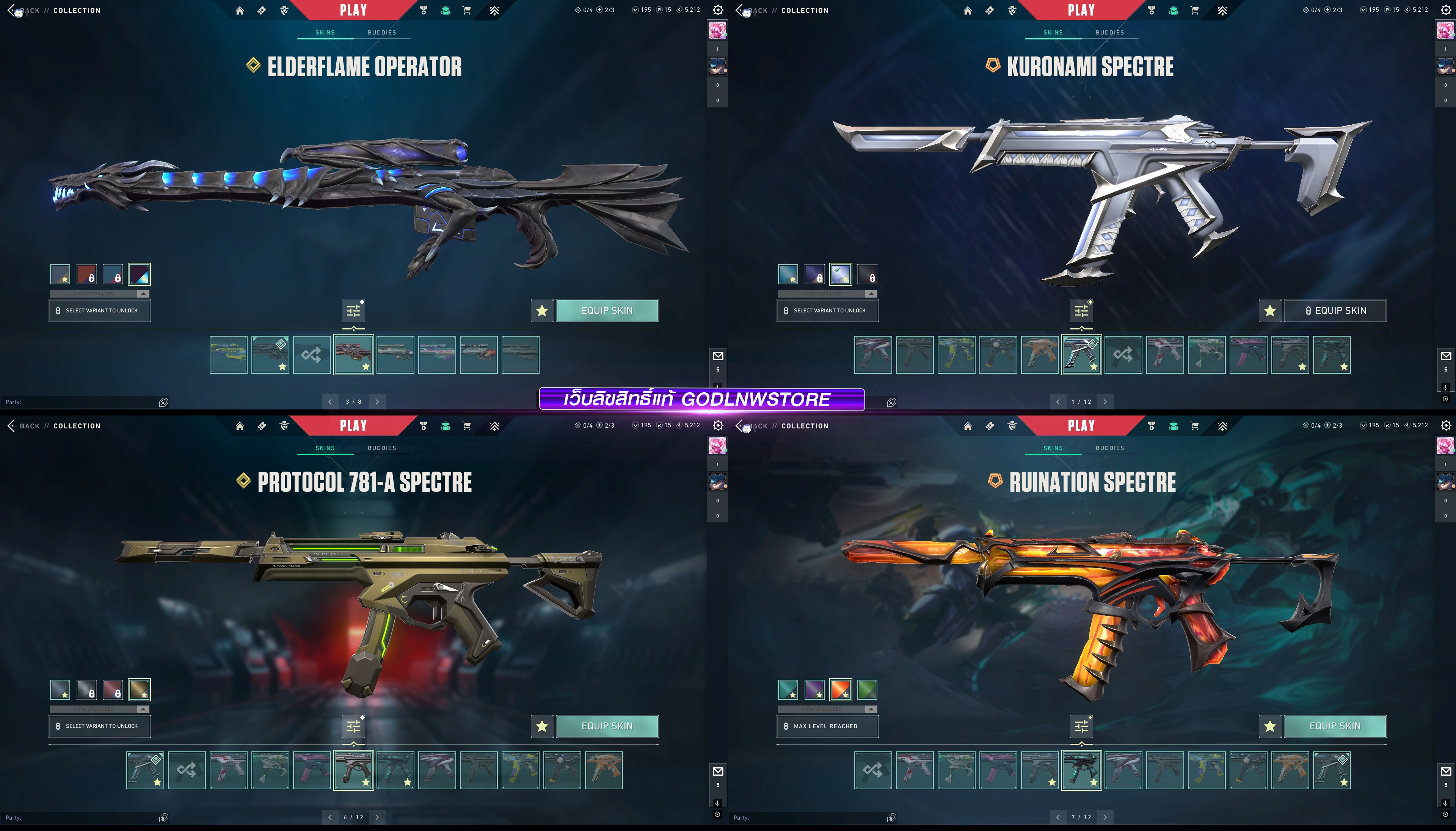Pick the red locked variant of Elderflame Operator
This screenshot has width=1456, height=831.
pyautogui.click(x=87, y=274)
